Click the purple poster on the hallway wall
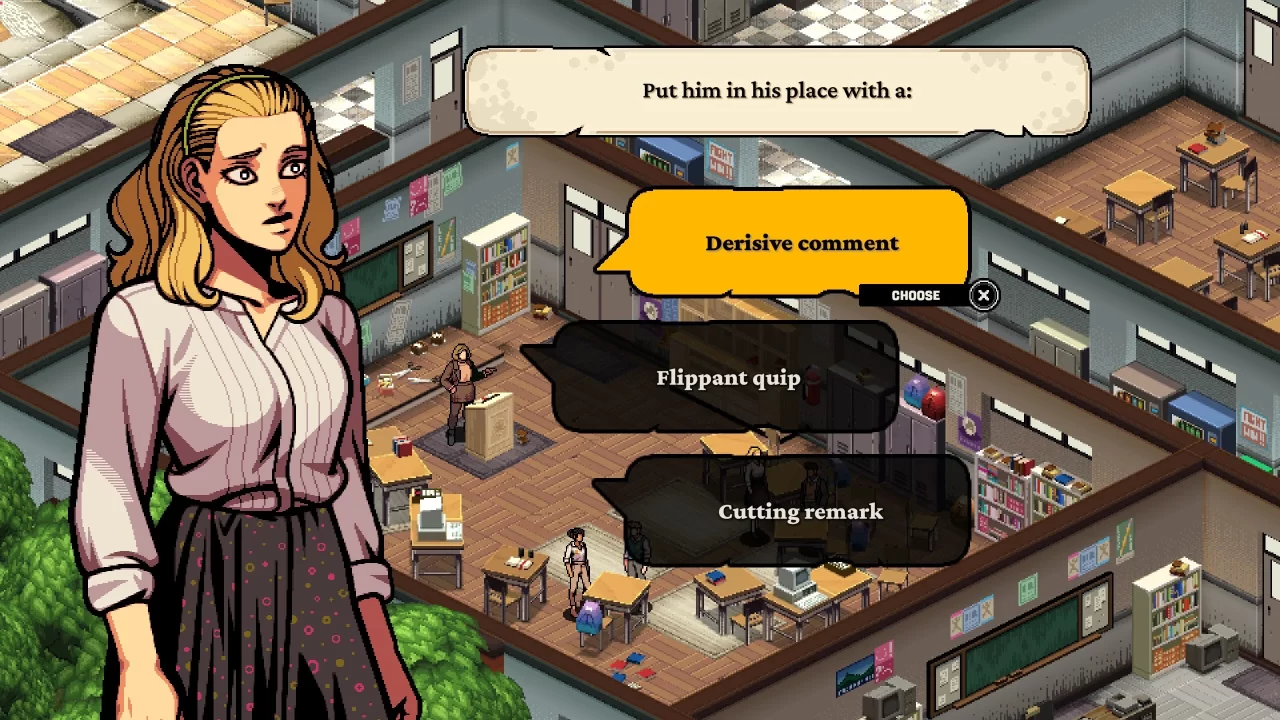Image resolution: width=1280 pixels, height=720 pixels. pos(970,430)
